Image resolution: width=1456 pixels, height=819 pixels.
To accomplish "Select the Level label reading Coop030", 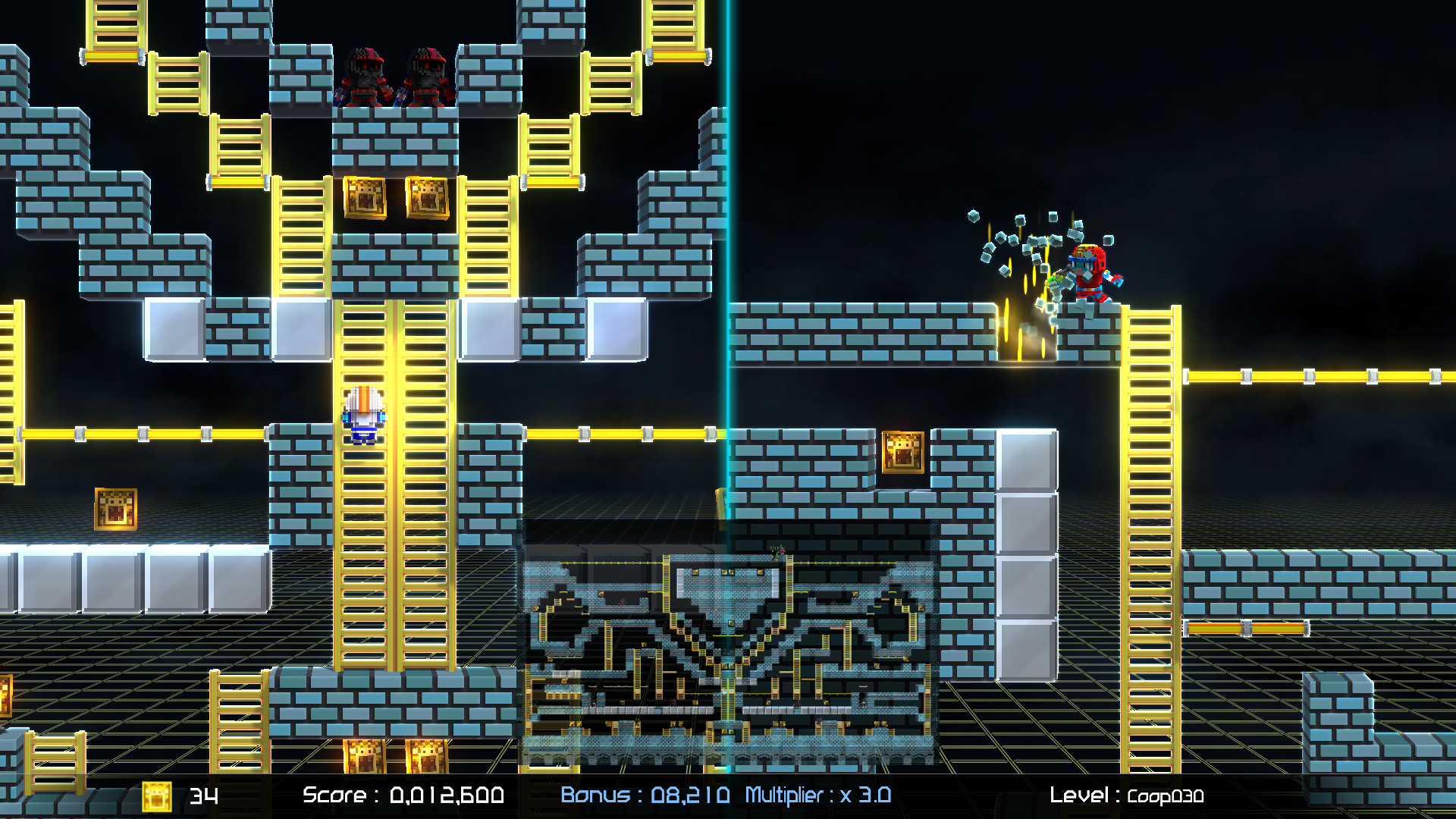I will 1126,795.
